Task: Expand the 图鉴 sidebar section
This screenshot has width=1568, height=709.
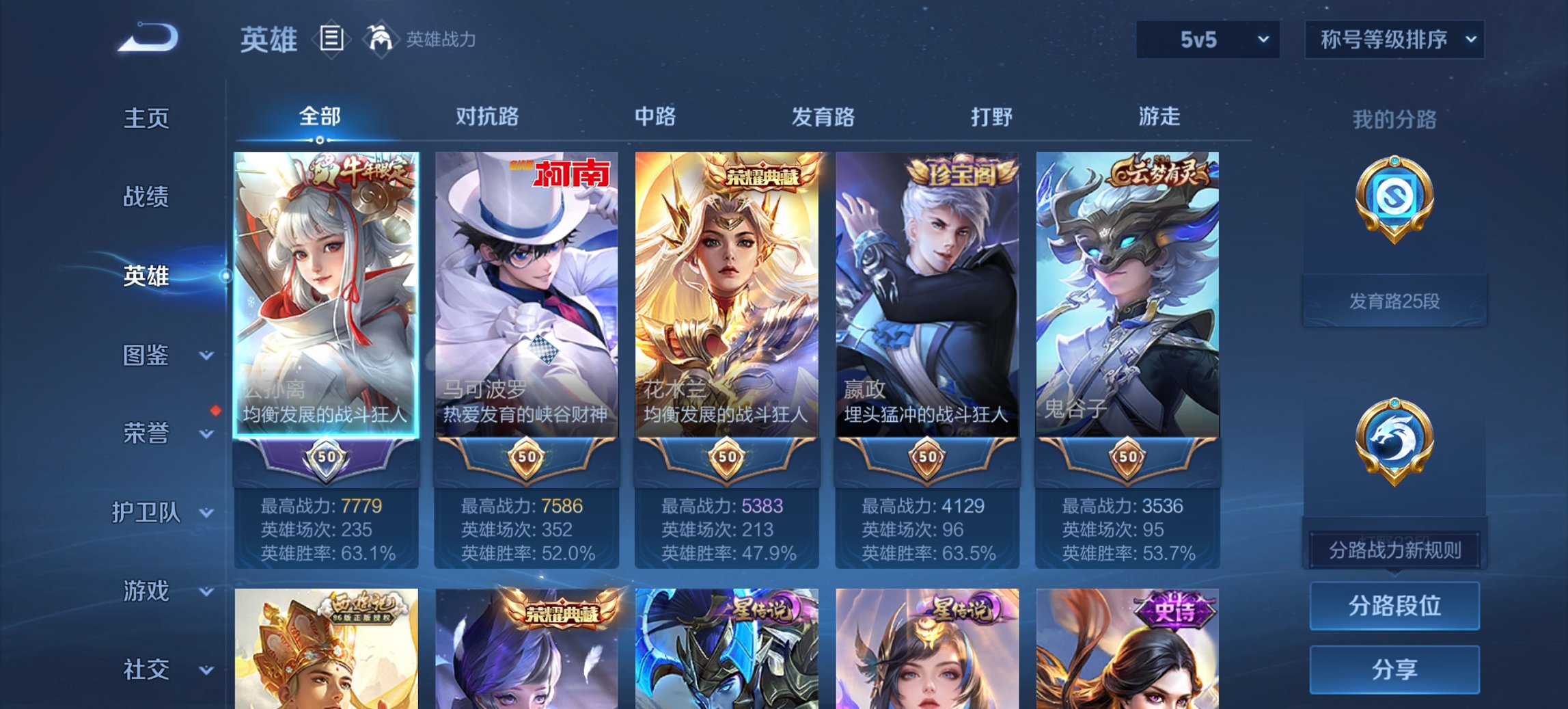Action: tap(146, 356)
